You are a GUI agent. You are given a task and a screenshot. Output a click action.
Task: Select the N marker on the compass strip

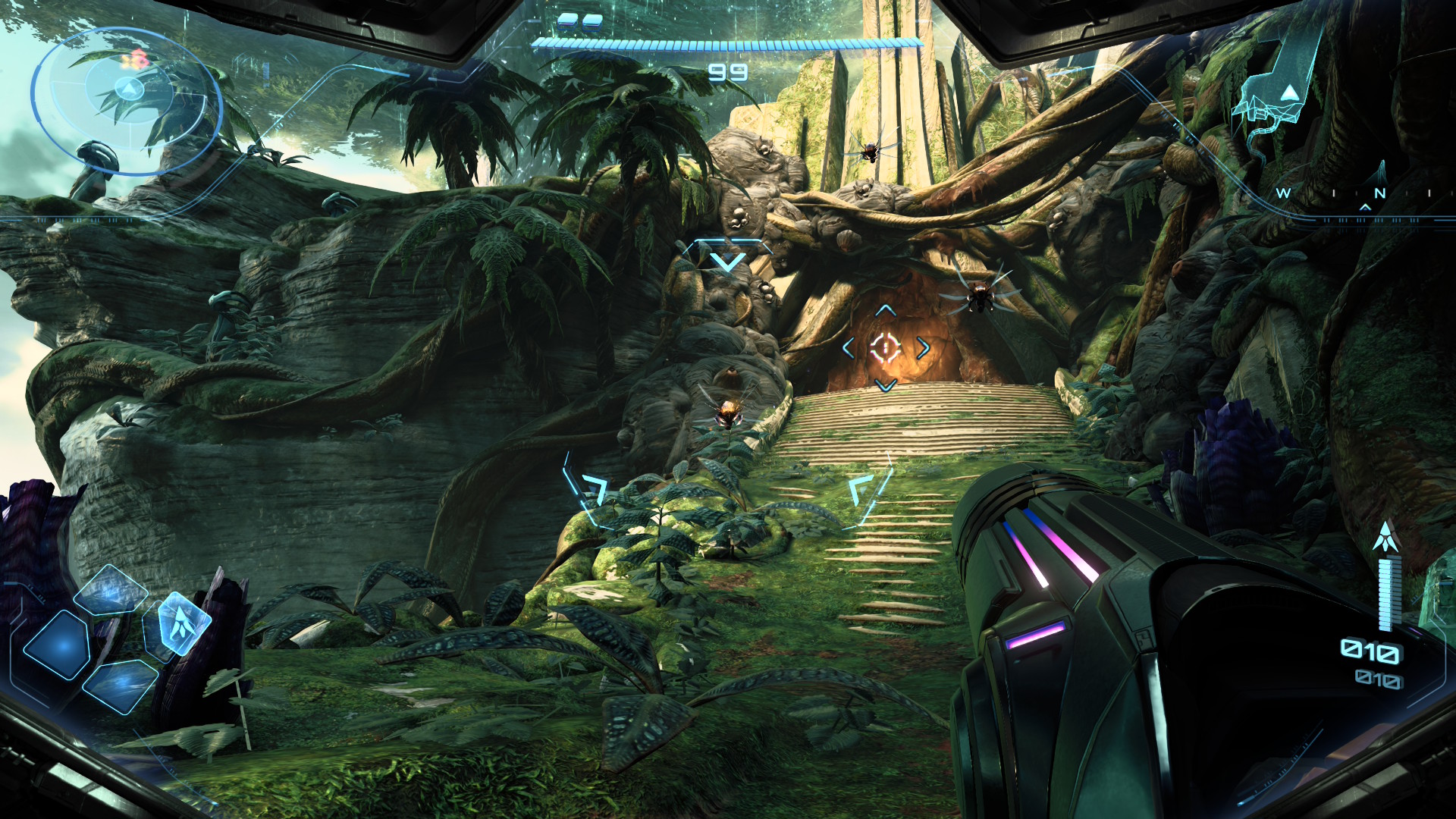1380,191
